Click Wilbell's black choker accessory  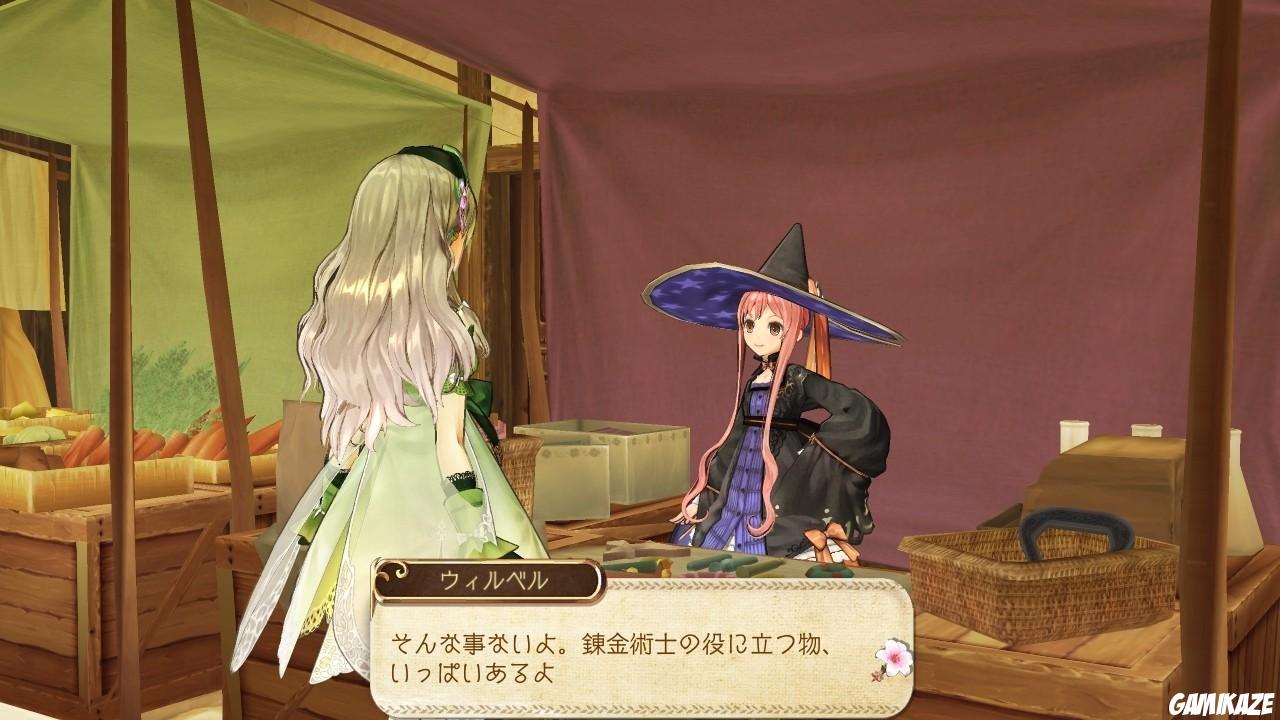point(762,362)
